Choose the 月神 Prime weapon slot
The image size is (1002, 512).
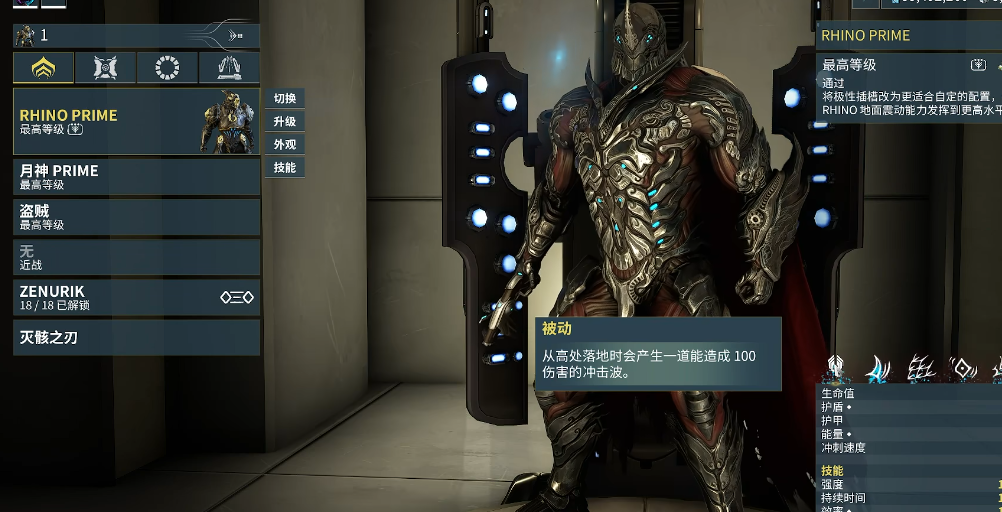(x=136, y=176)
